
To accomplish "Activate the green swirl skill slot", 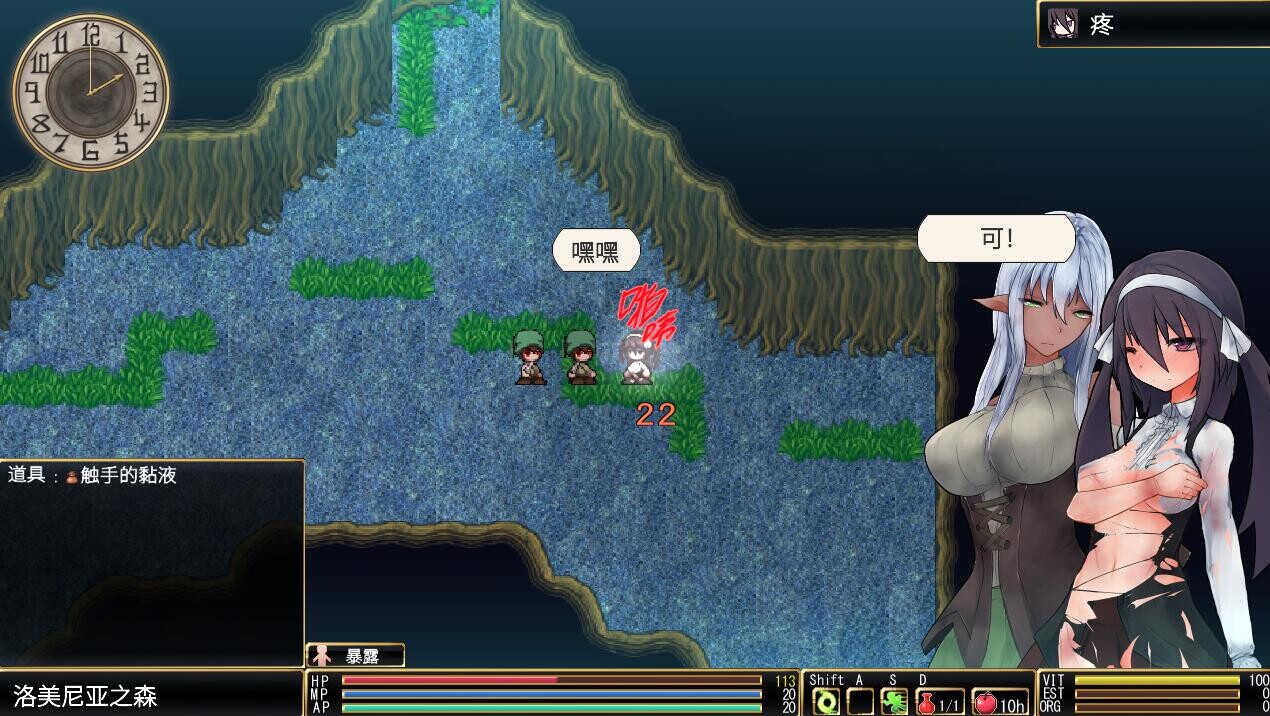I will pos(826,702).
